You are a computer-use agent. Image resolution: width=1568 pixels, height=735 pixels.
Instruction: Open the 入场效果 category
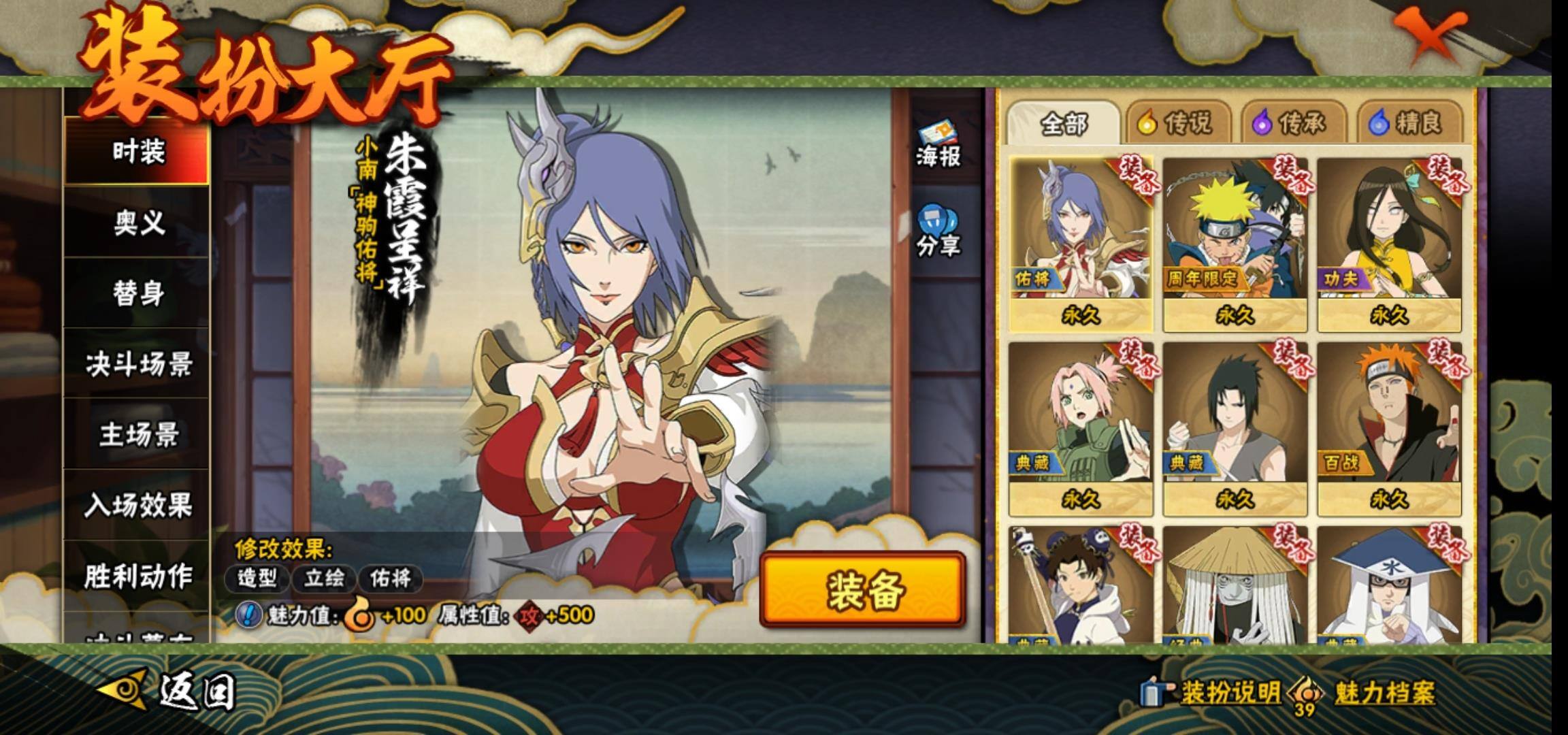138,505
